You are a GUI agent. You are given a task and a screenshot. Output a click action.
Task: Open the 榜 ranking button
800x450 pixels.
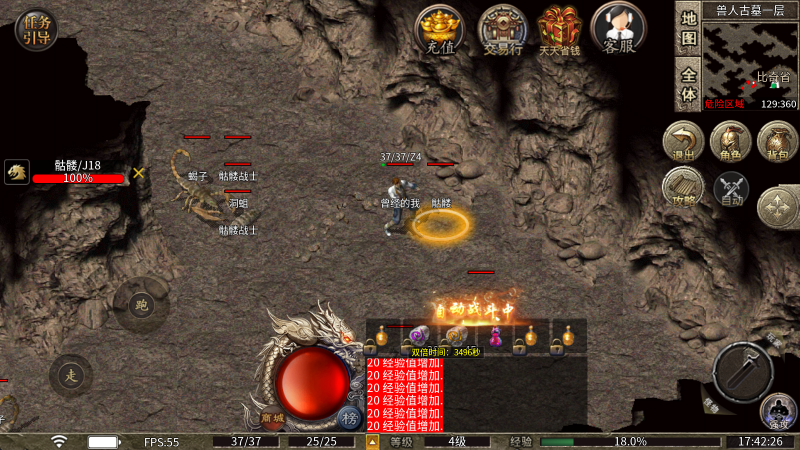coord(349,417)
